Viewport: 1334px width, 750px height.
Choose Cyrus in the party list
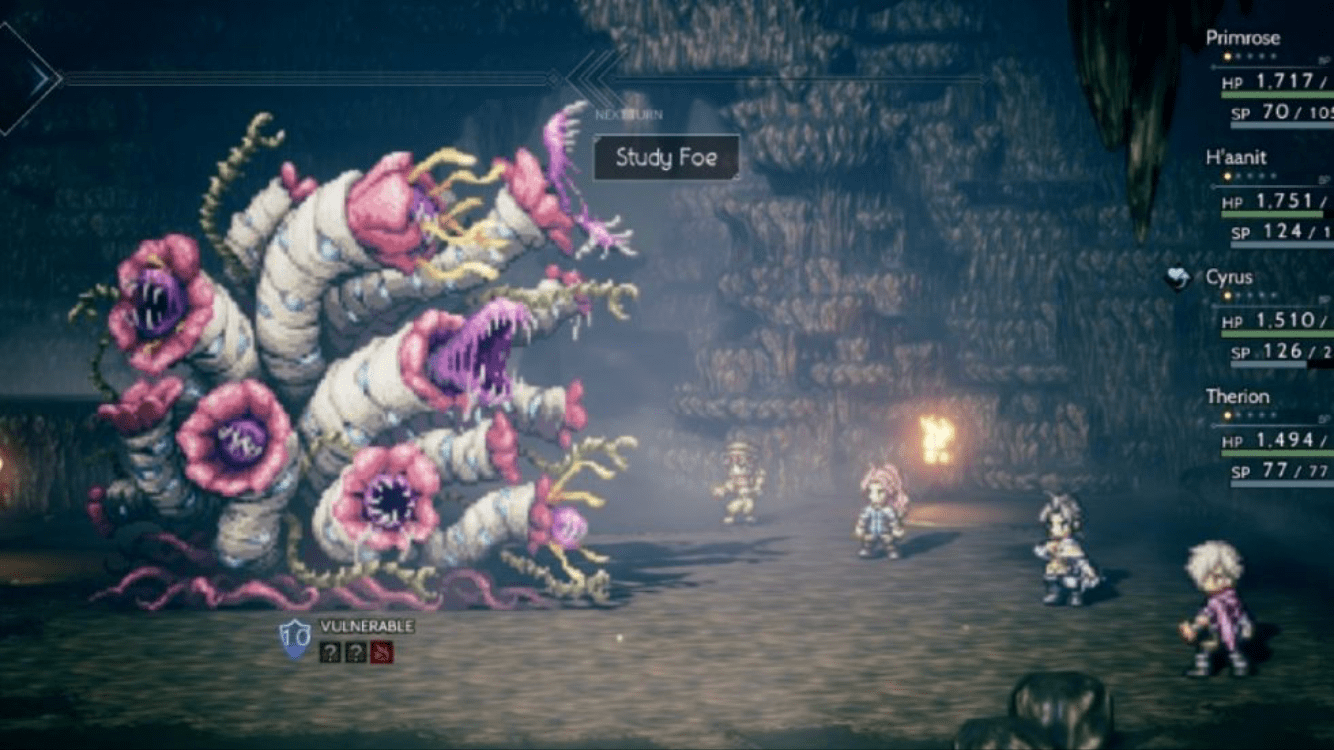click(x=1229, y=277)
